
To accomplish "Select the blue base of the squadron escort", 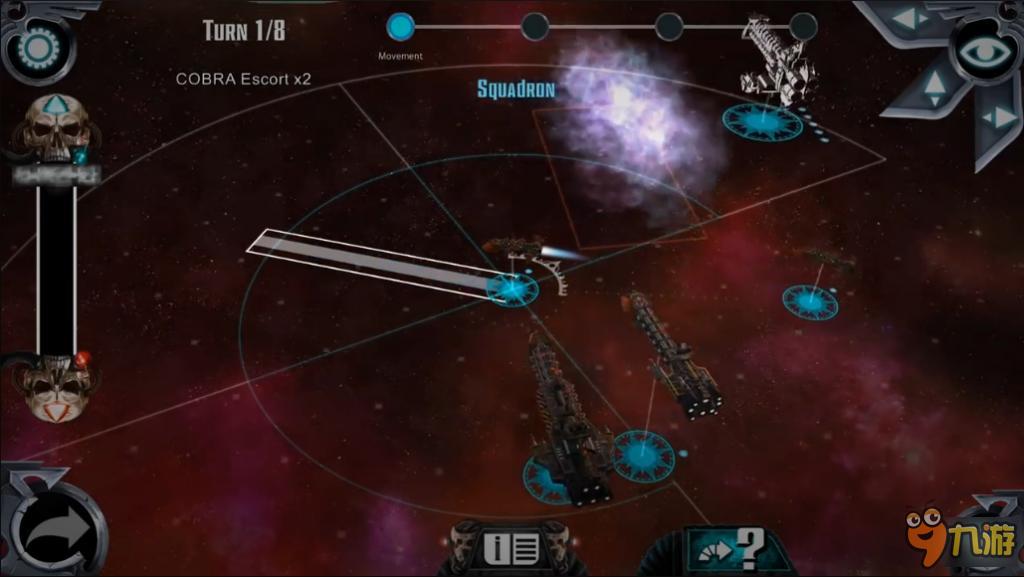I will point(512,289).
